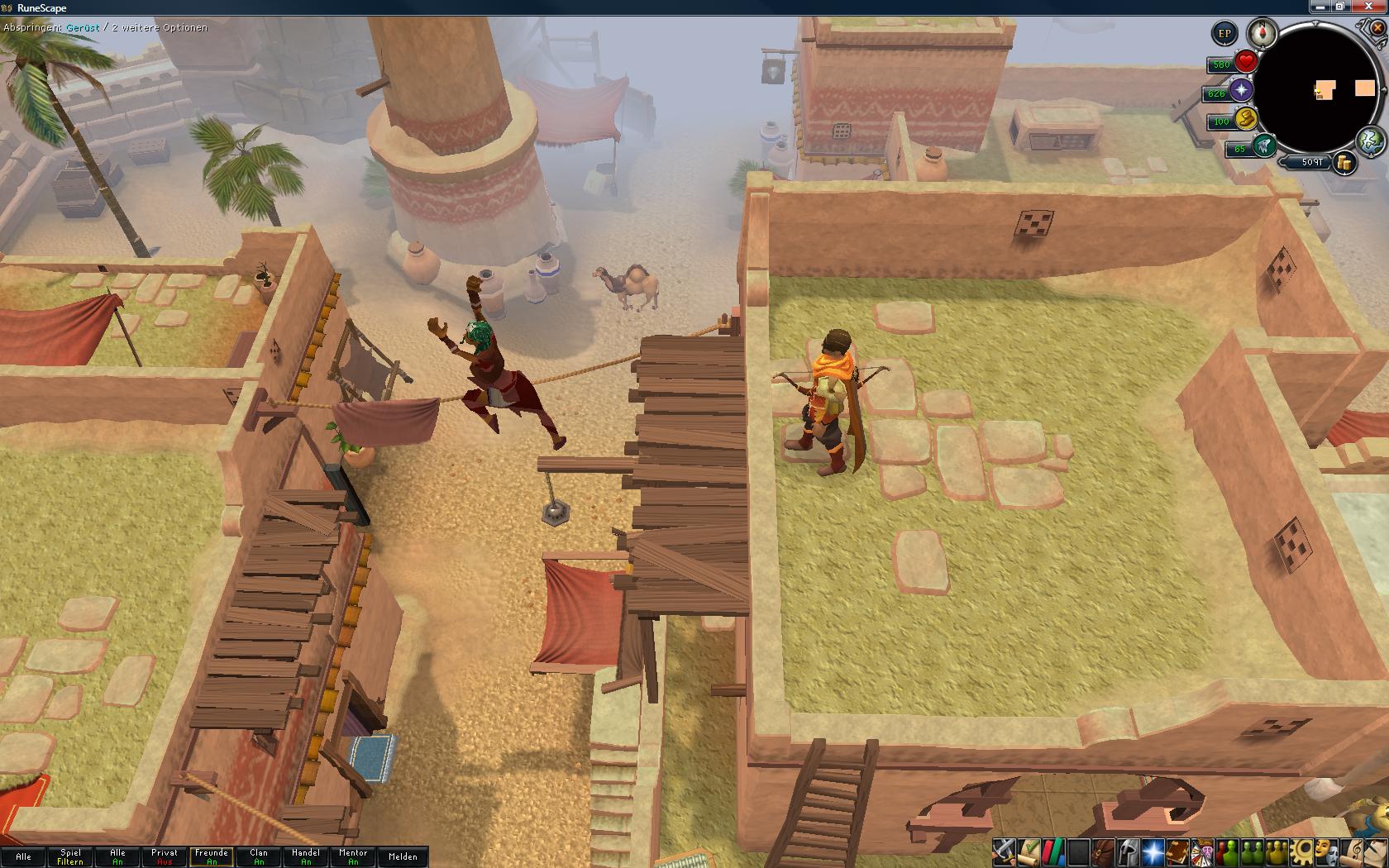Open the golden gear settings tab
The height and width of the screenshot is (868, 1389).
point(1304,851)
